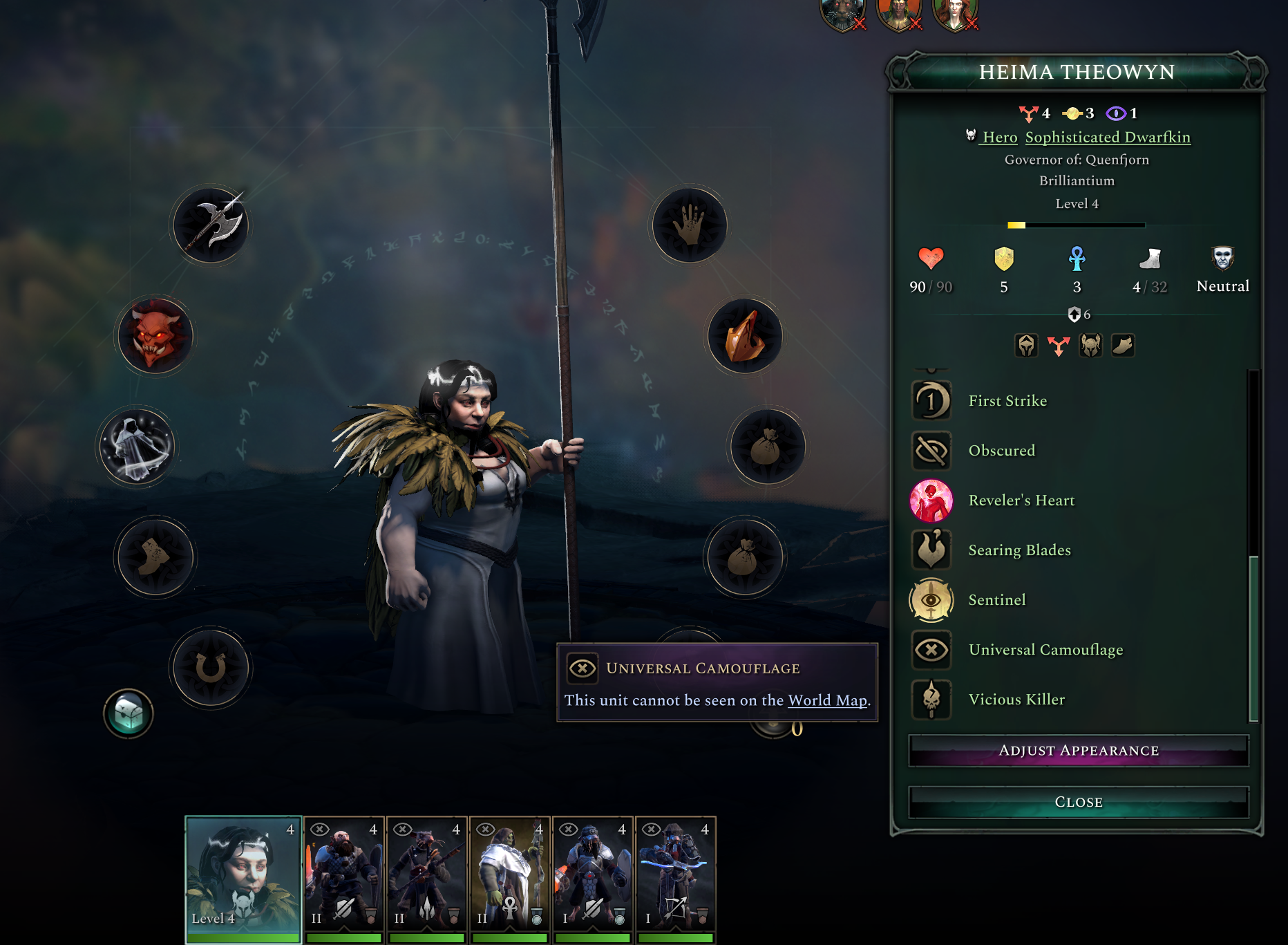Open the ghostly cloak equipment slot
This screenshot has height=945, width=1288.
click(x=137, y=447)
